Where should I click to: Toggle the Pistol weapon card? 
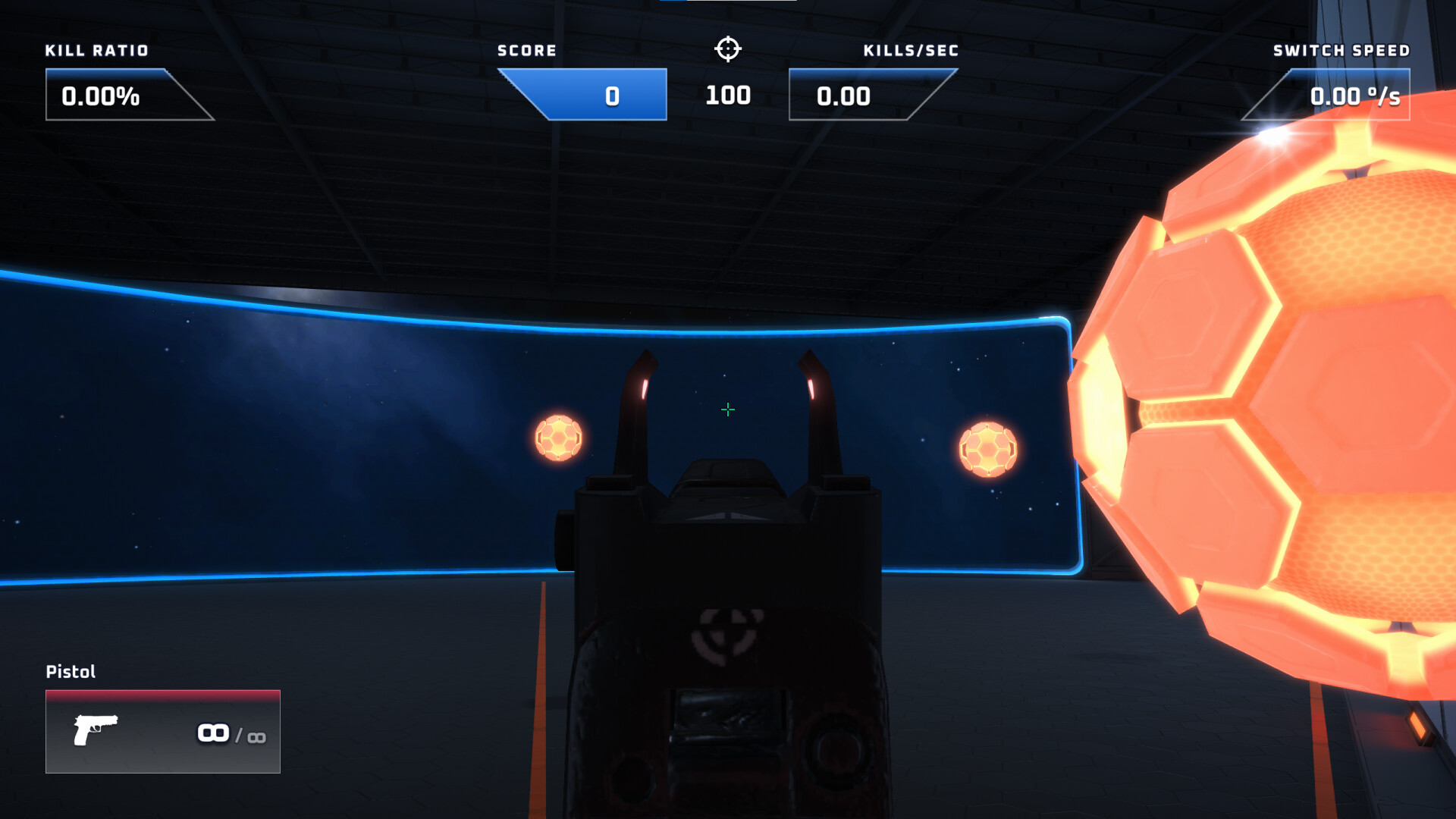(x=162, y=733)
